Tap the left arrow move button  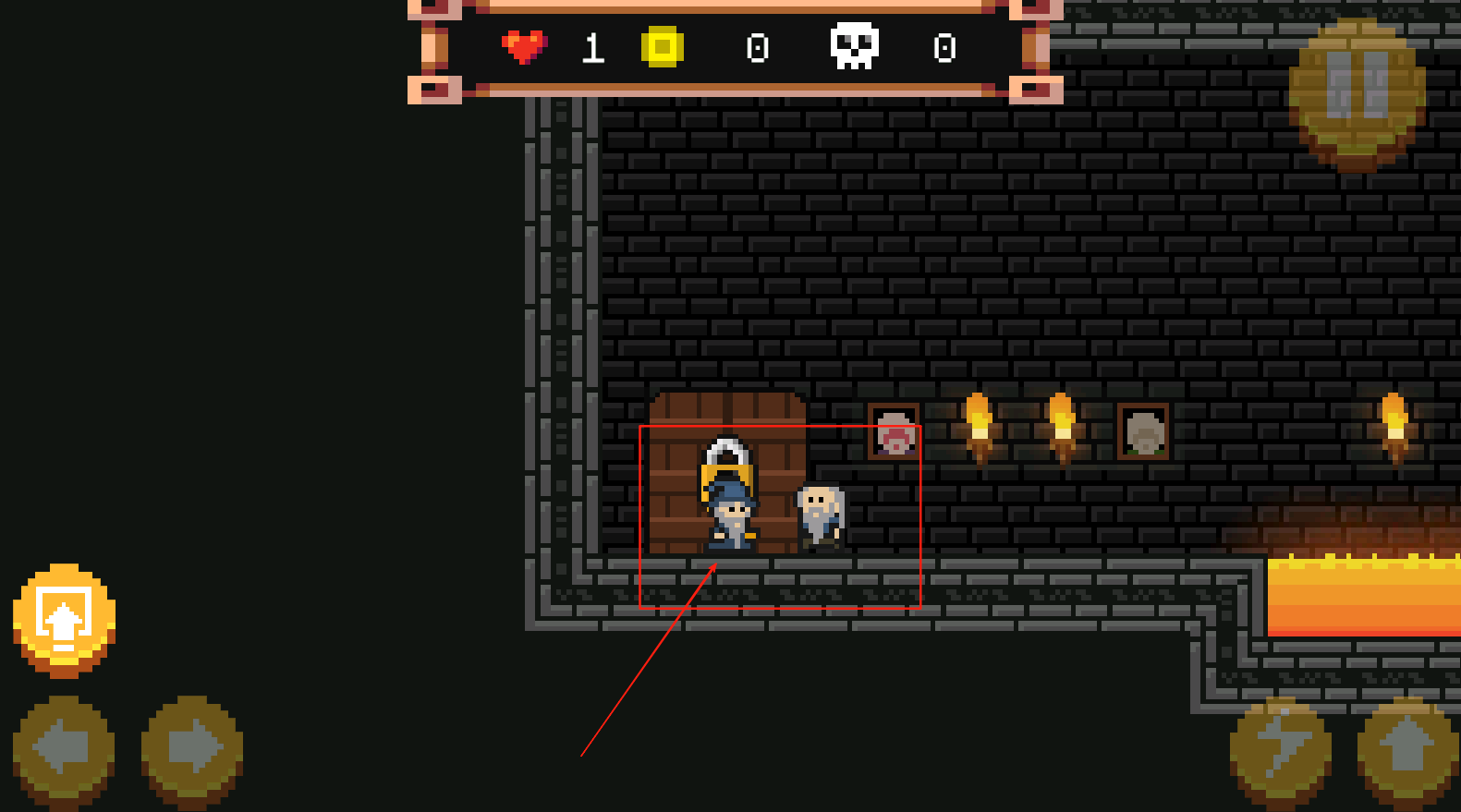click(64, 747)
